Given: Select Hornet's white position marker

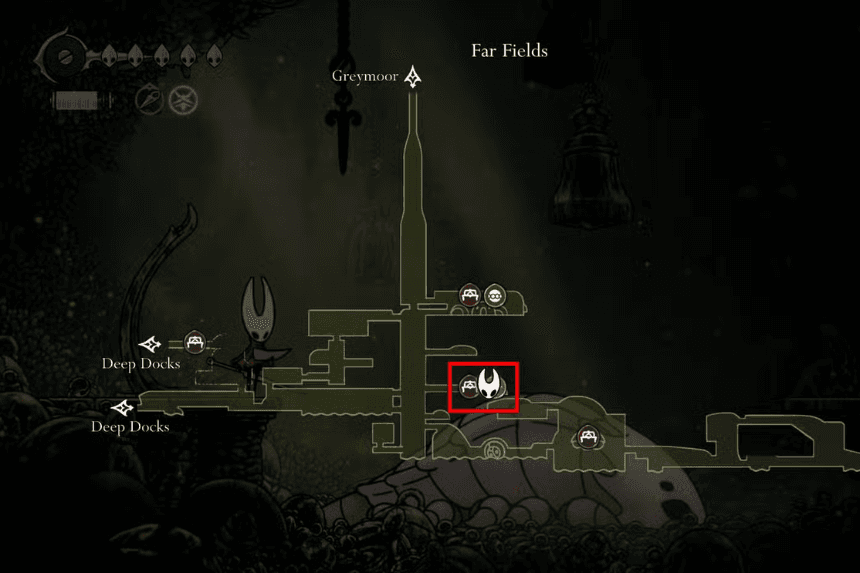Looking at the screenshot, I should click(x=491, y=384).
